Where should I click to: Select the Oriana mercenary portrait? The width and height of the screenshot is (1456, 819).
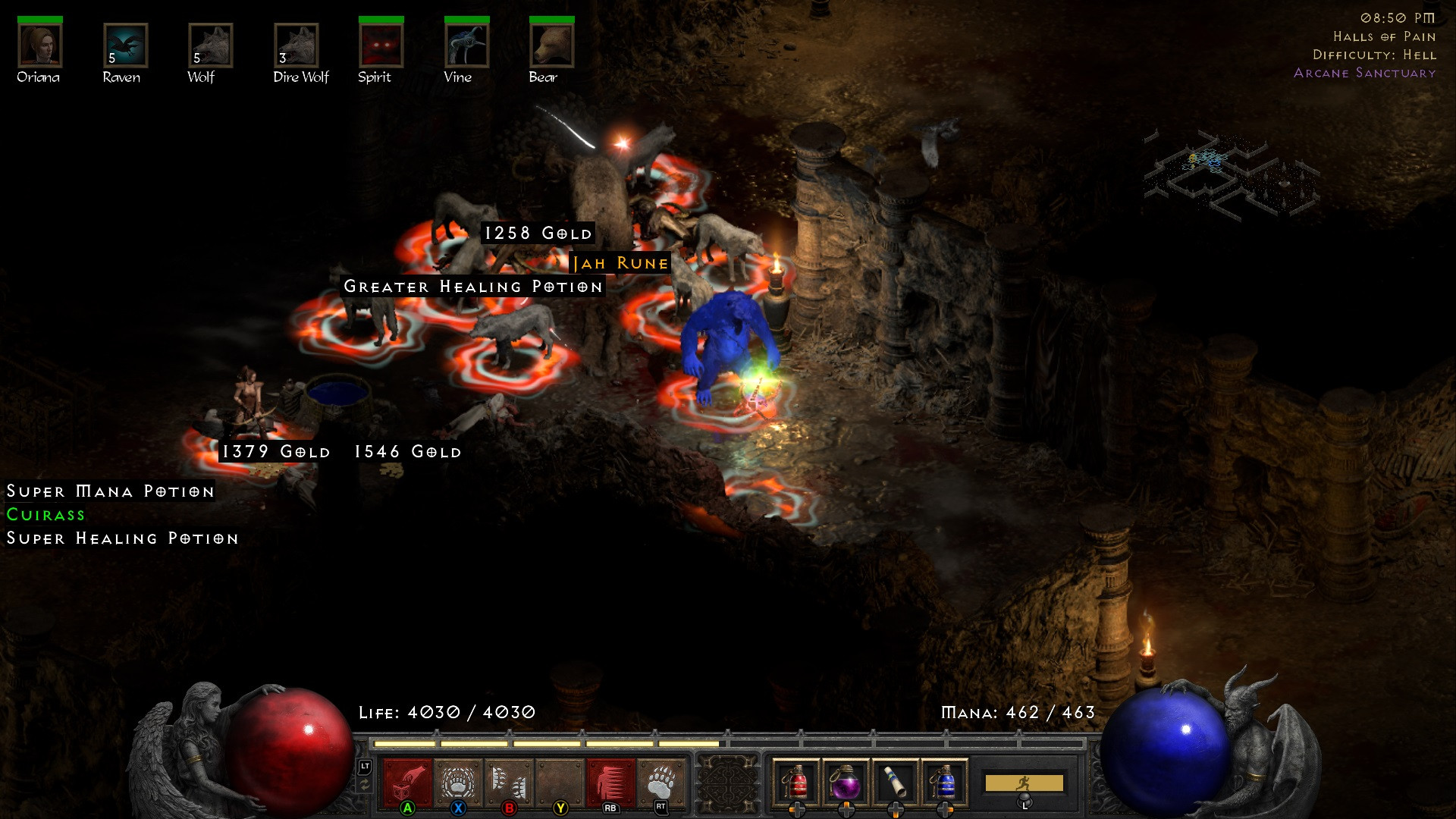[39, 45]
